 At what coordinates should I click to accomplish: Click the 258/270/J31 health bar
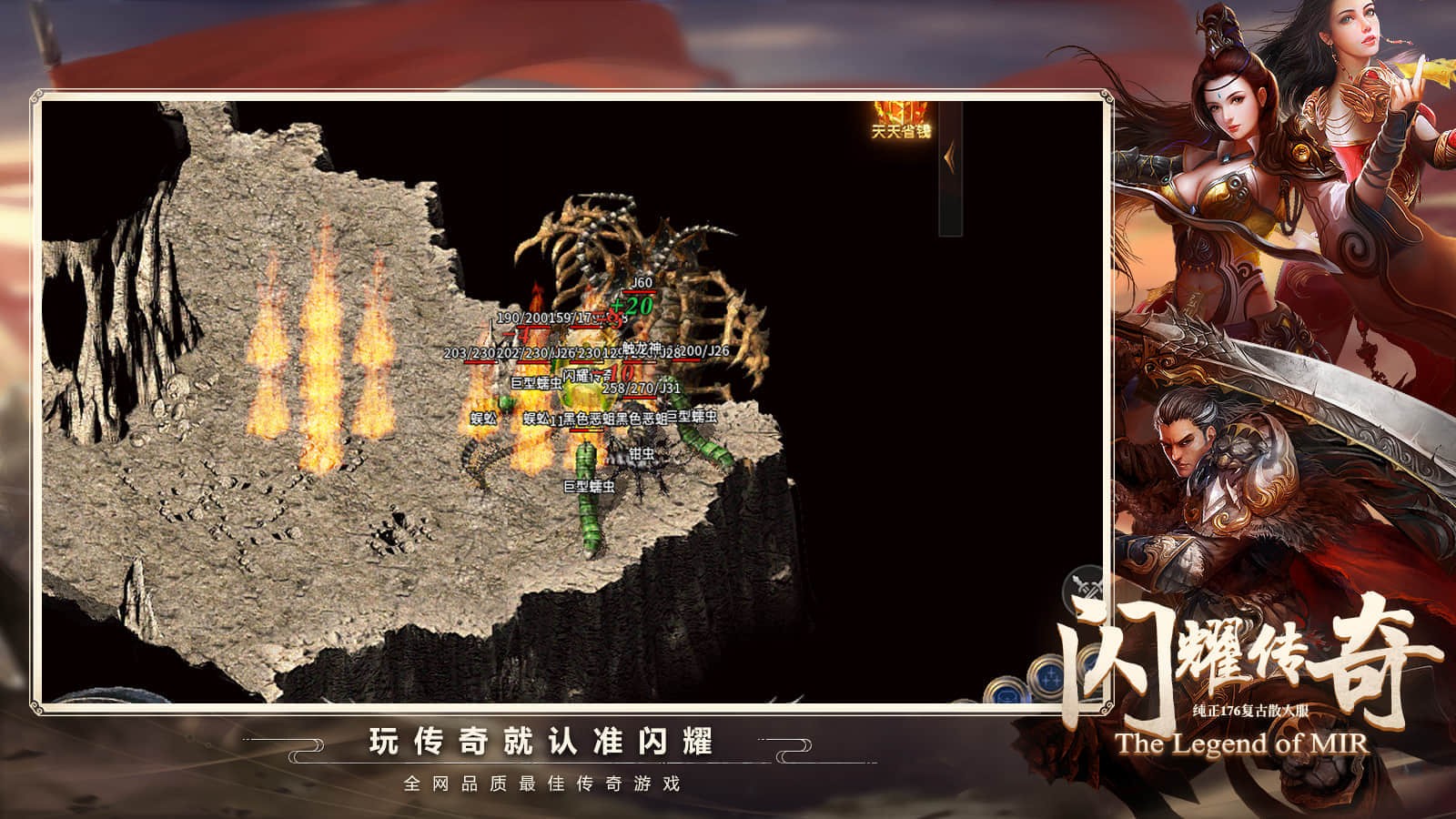642,389
